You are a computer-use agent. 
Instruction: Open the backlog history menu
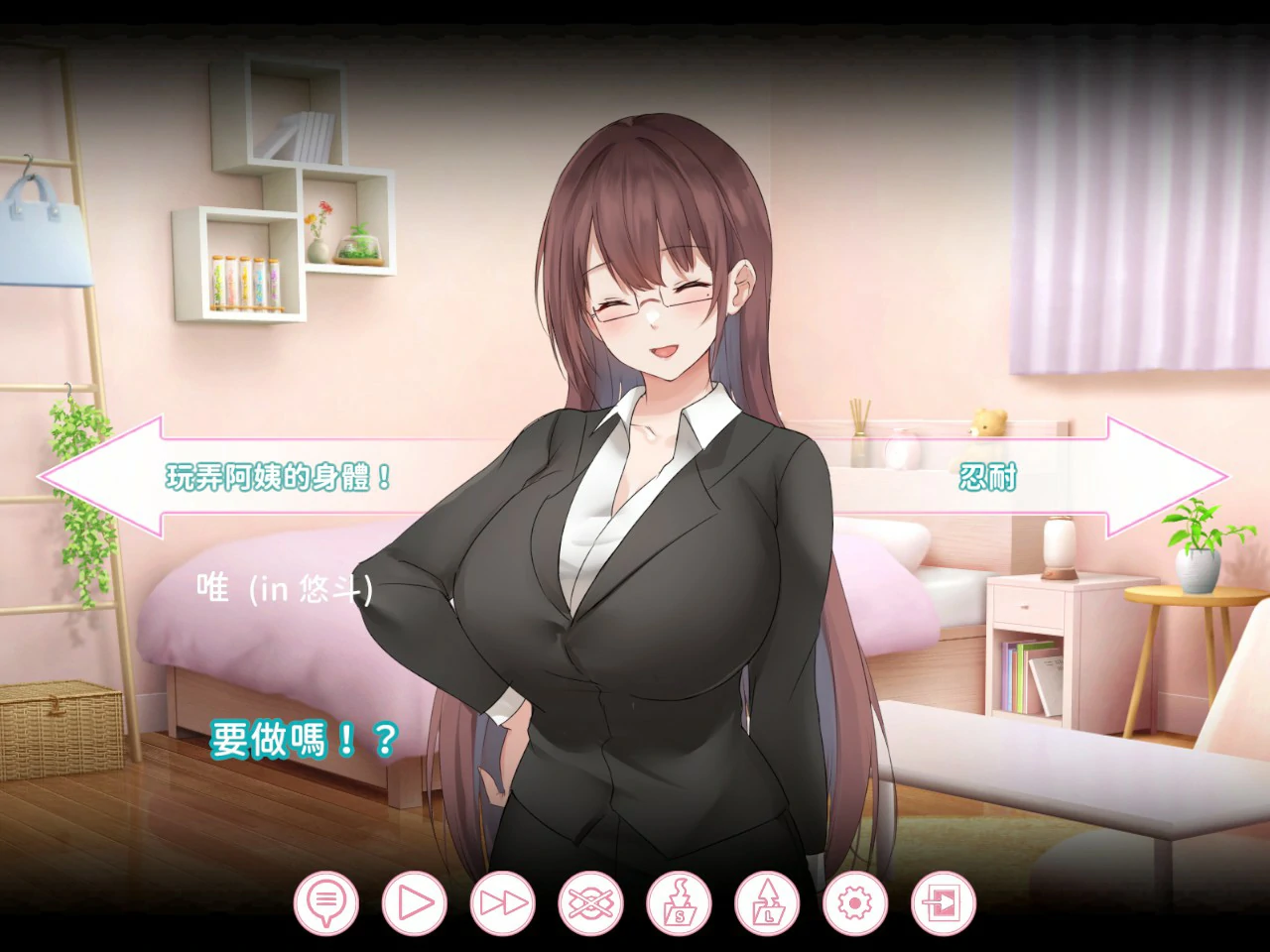click(x=324, y=902)
